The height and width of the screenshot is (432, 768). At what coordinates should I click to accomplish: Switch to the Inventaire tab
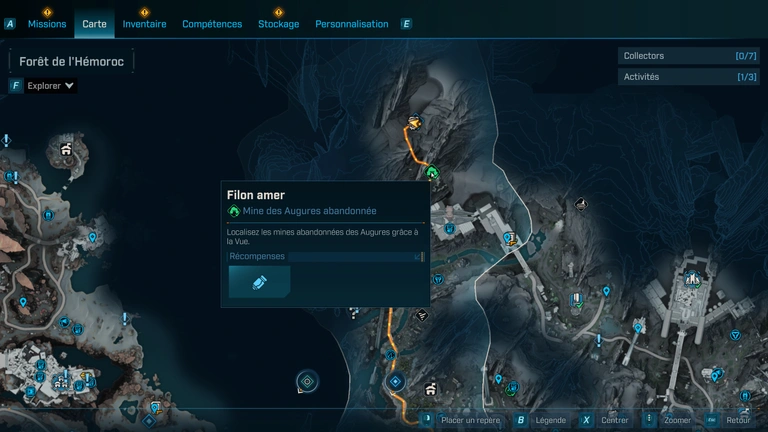point(144,24)
